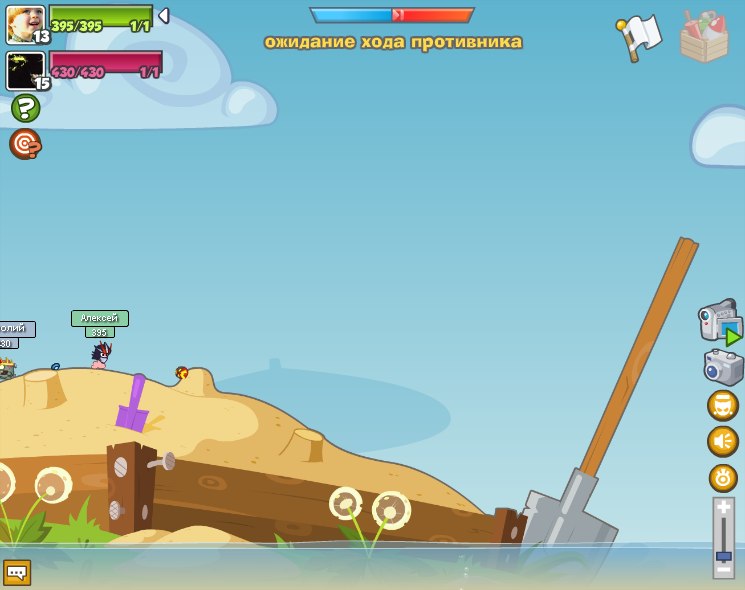Start video recording with camcorder icon
745x590 pixels.
(x=721, y=322)
